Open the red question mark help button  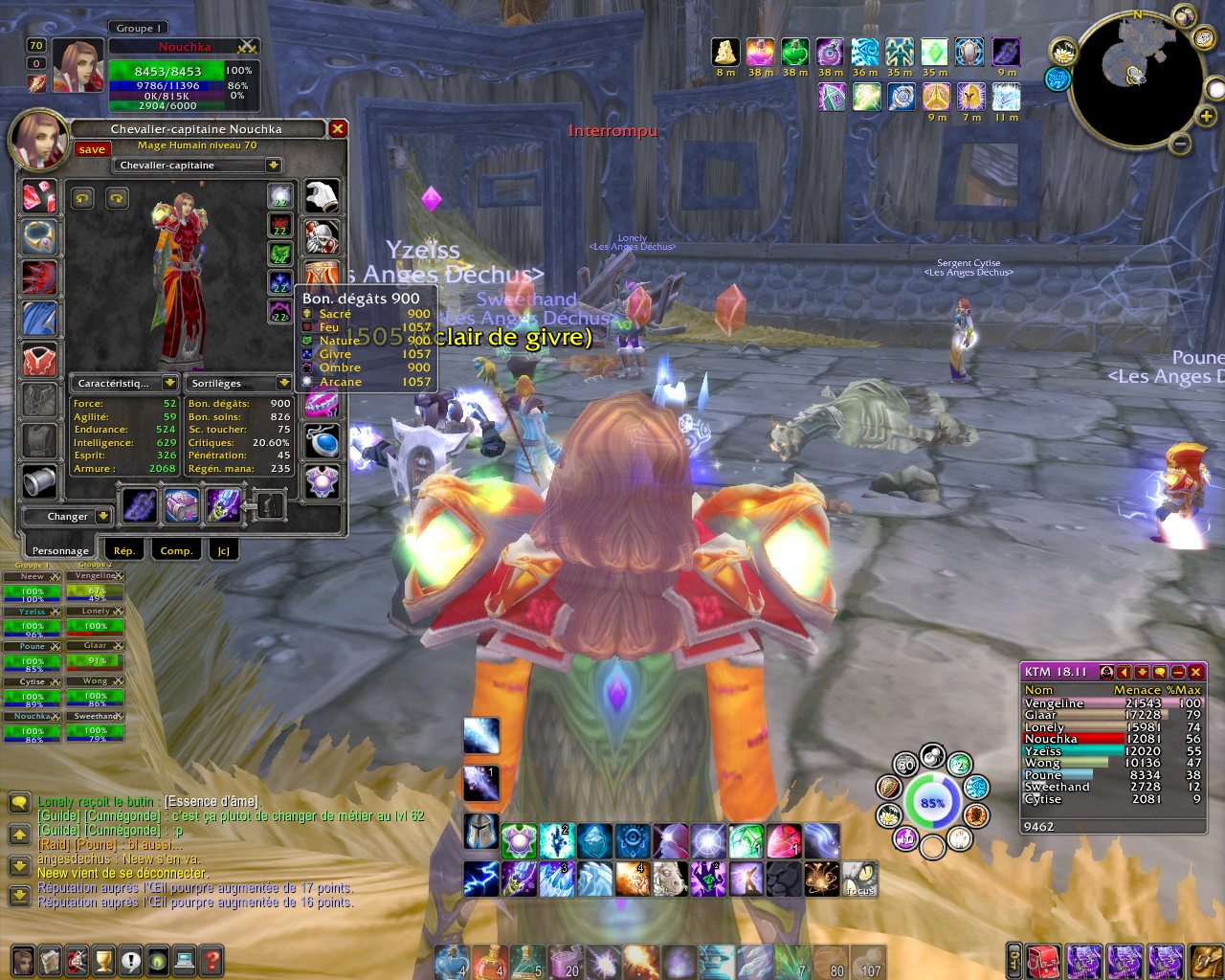coord(212,959)
